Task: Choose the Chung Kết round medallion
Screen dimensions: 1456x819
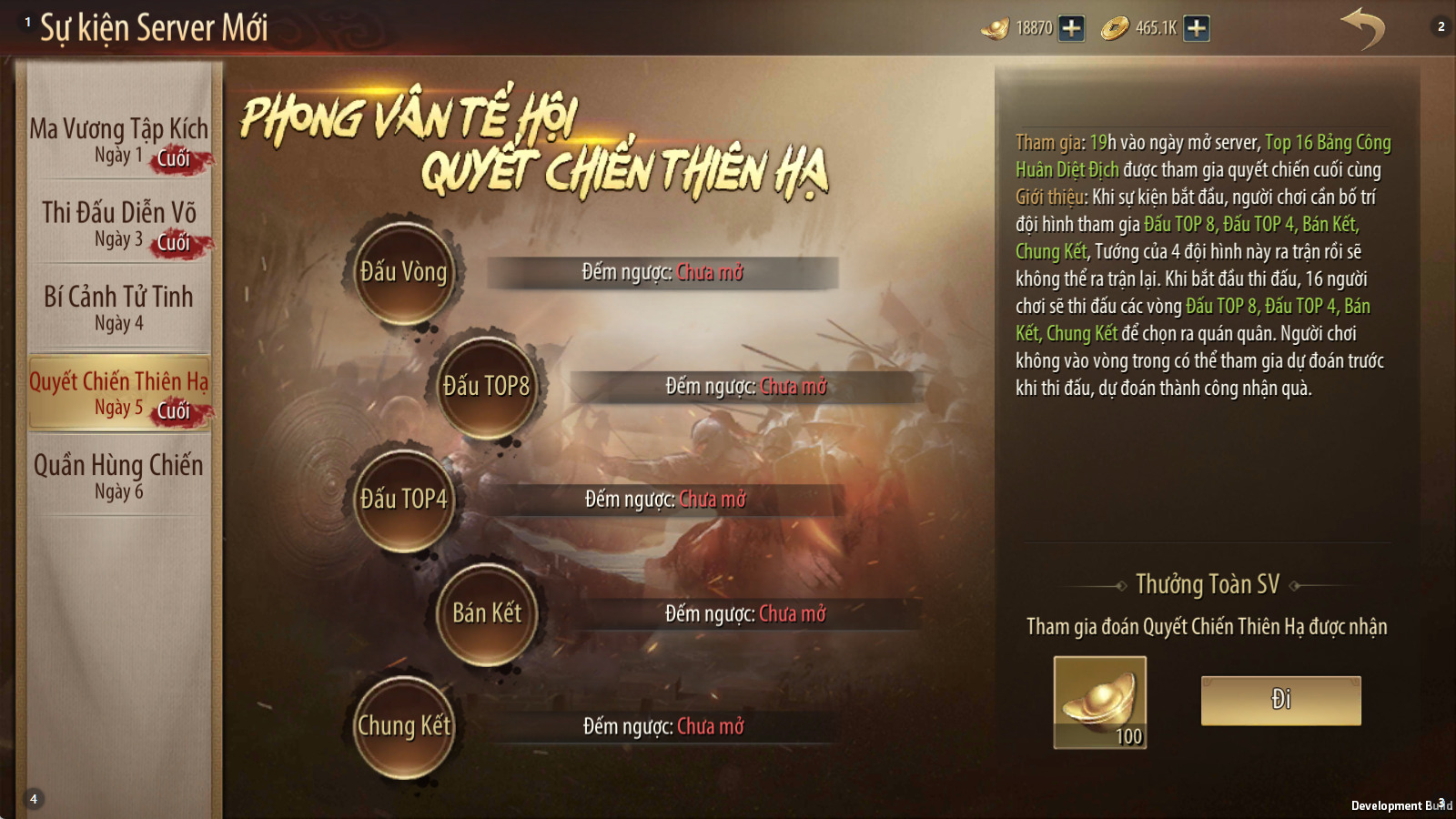Action: click(403, 726)
